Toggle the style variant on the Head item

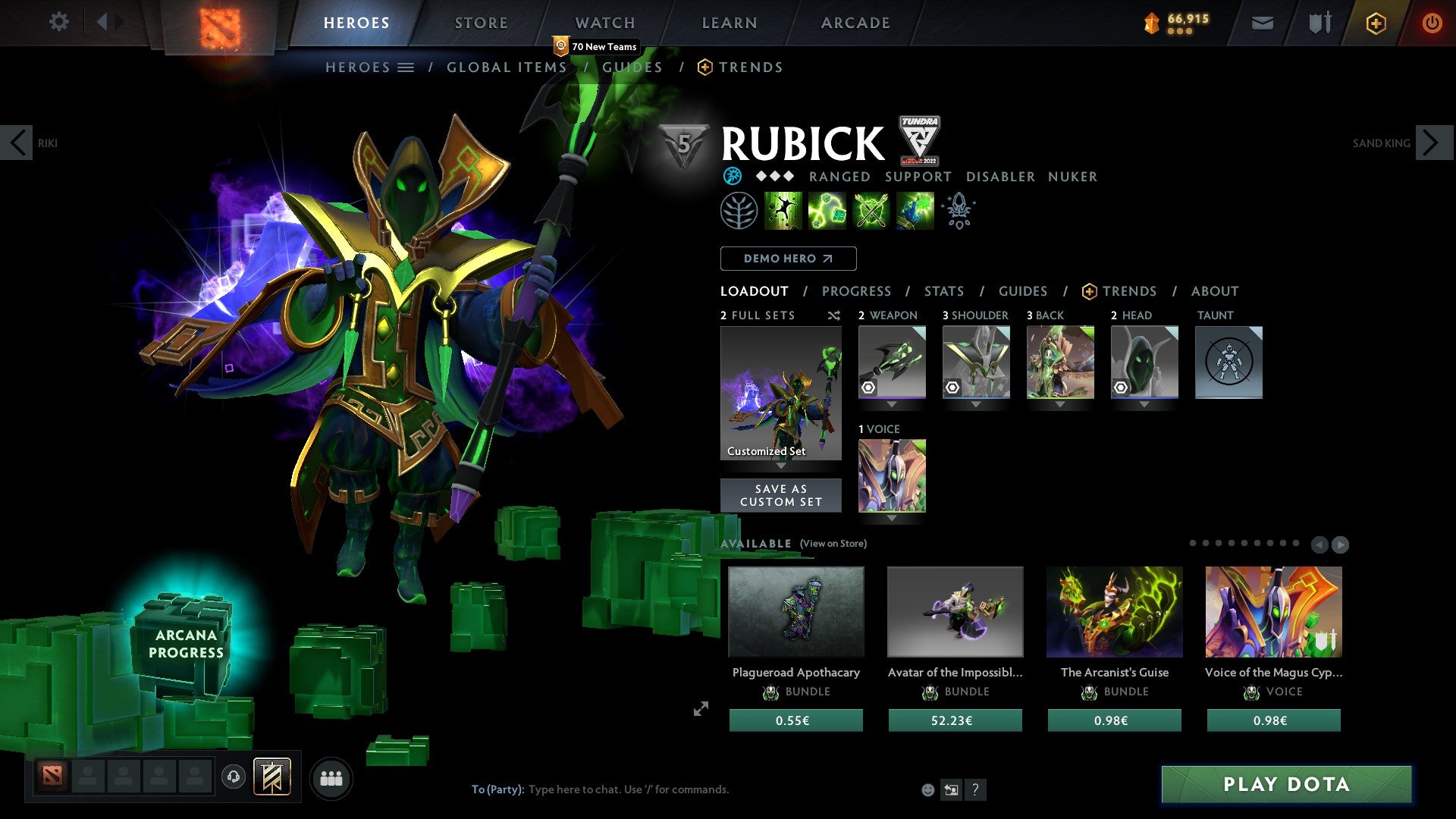(x=1121, y=388)
